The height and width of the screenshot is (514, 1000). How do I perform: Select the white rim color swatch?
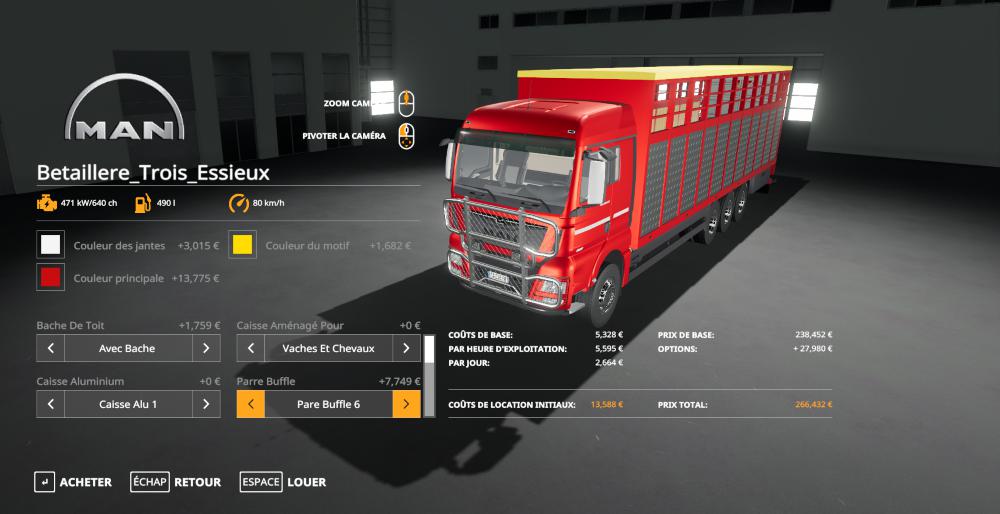coord(50,245)
